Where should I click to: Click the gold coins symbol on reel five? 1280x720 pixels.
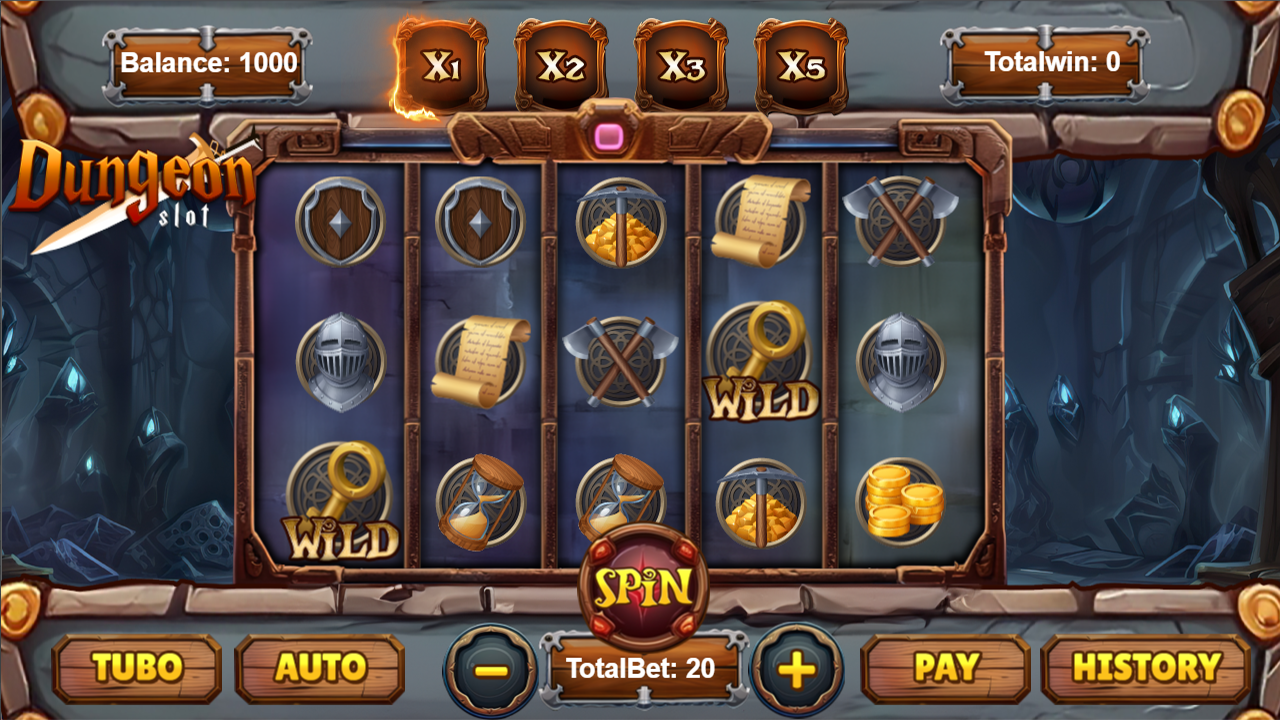tap(902, 498)
